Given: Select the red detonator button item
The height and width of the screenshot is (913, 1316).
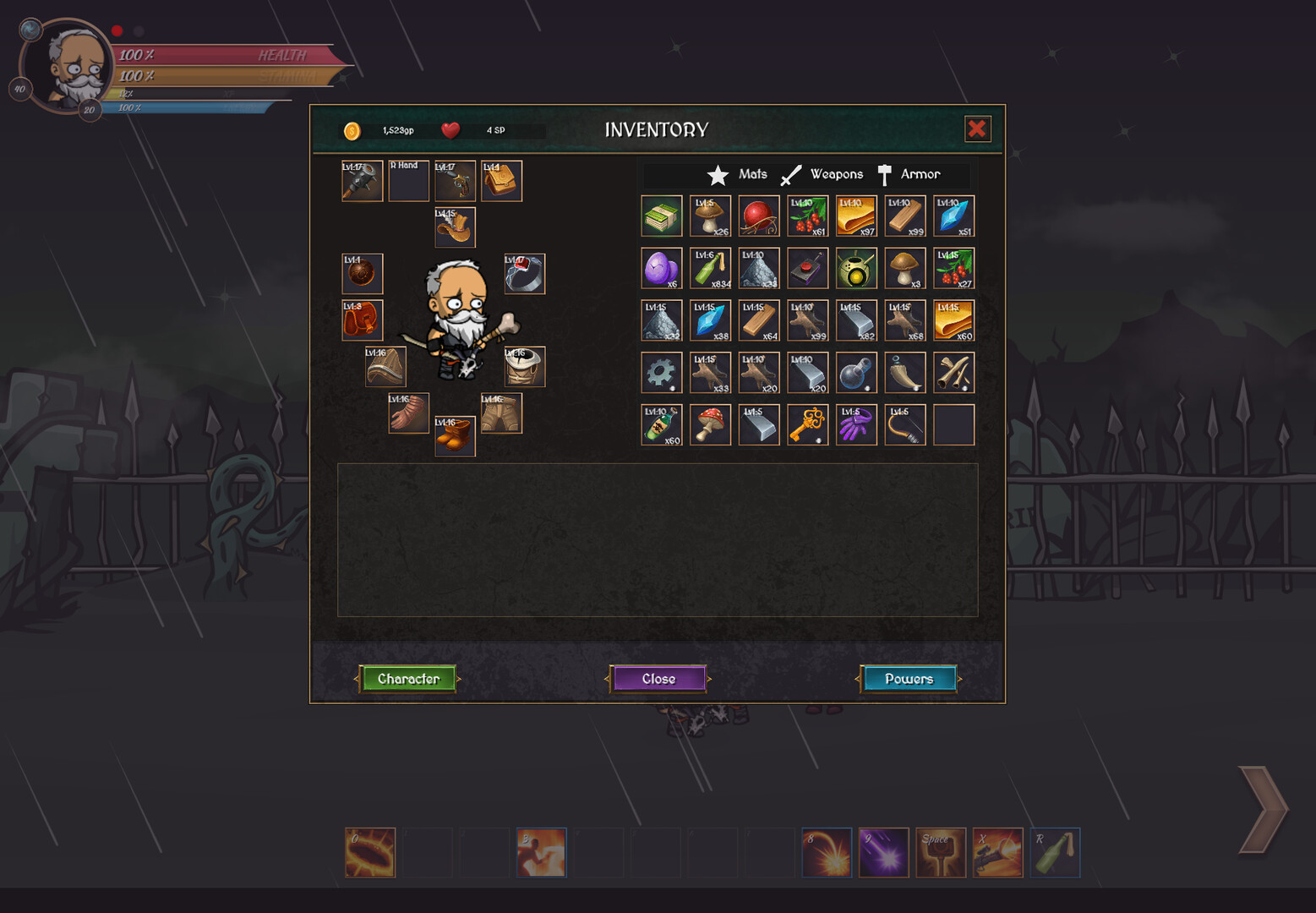Looking at the screenshot, I should click(x=807, y=269).
